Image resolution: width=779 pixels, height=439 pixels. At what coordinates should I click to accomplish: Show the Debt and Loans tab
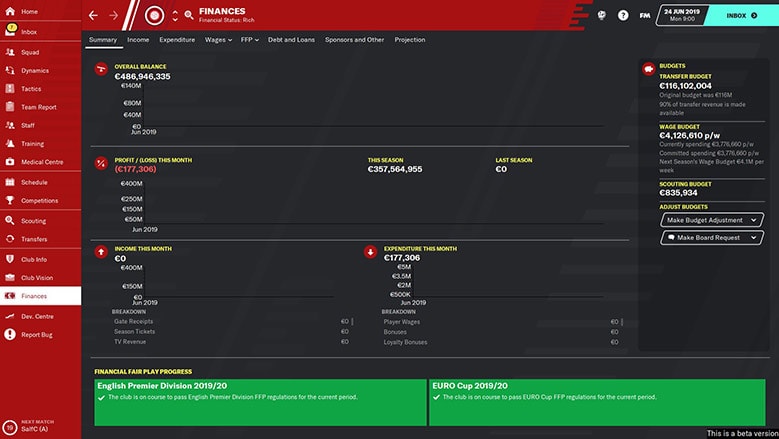coord(291,40)
